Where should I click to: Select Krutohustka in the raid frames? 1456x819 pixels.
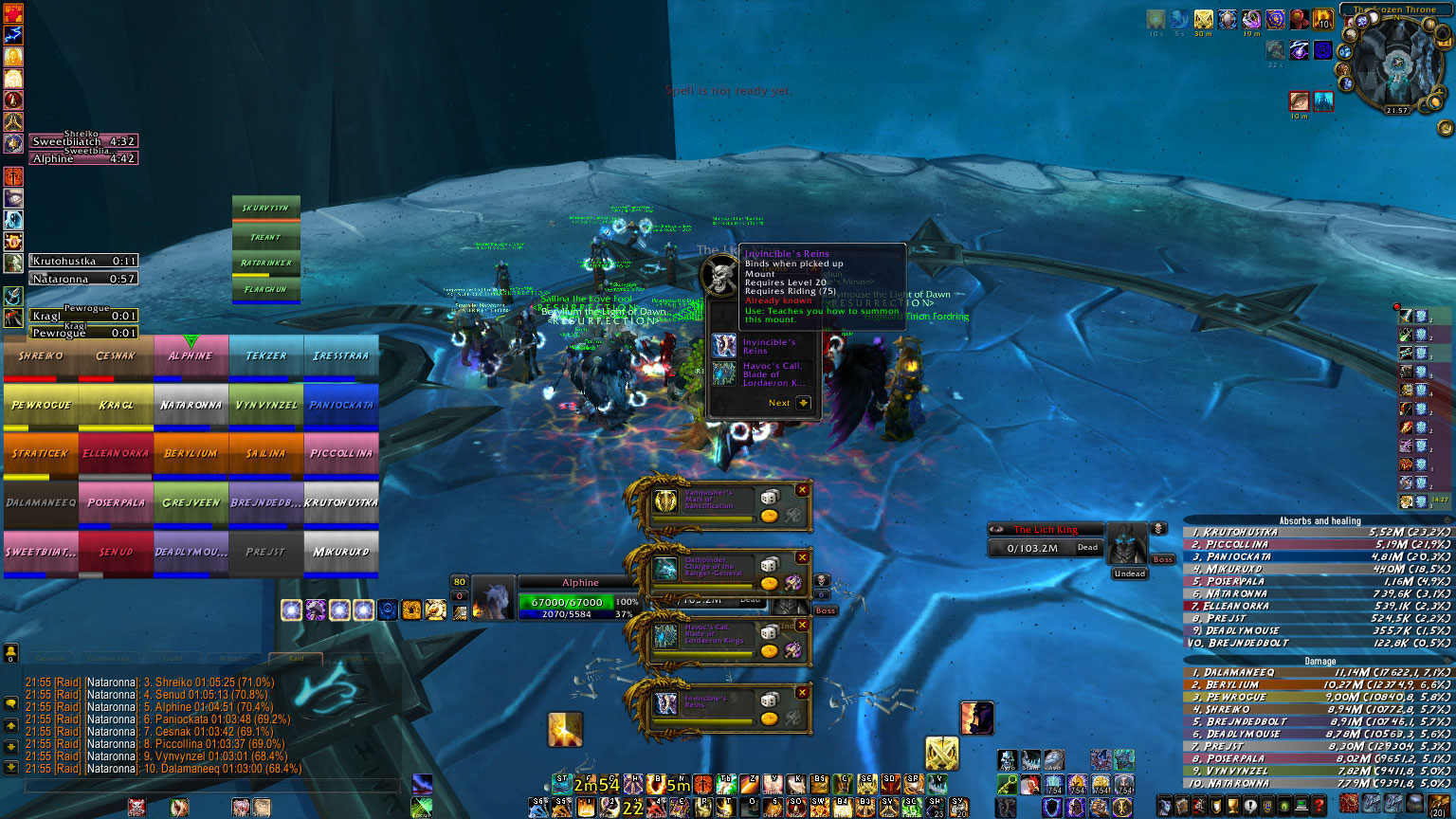coord(341,502)
